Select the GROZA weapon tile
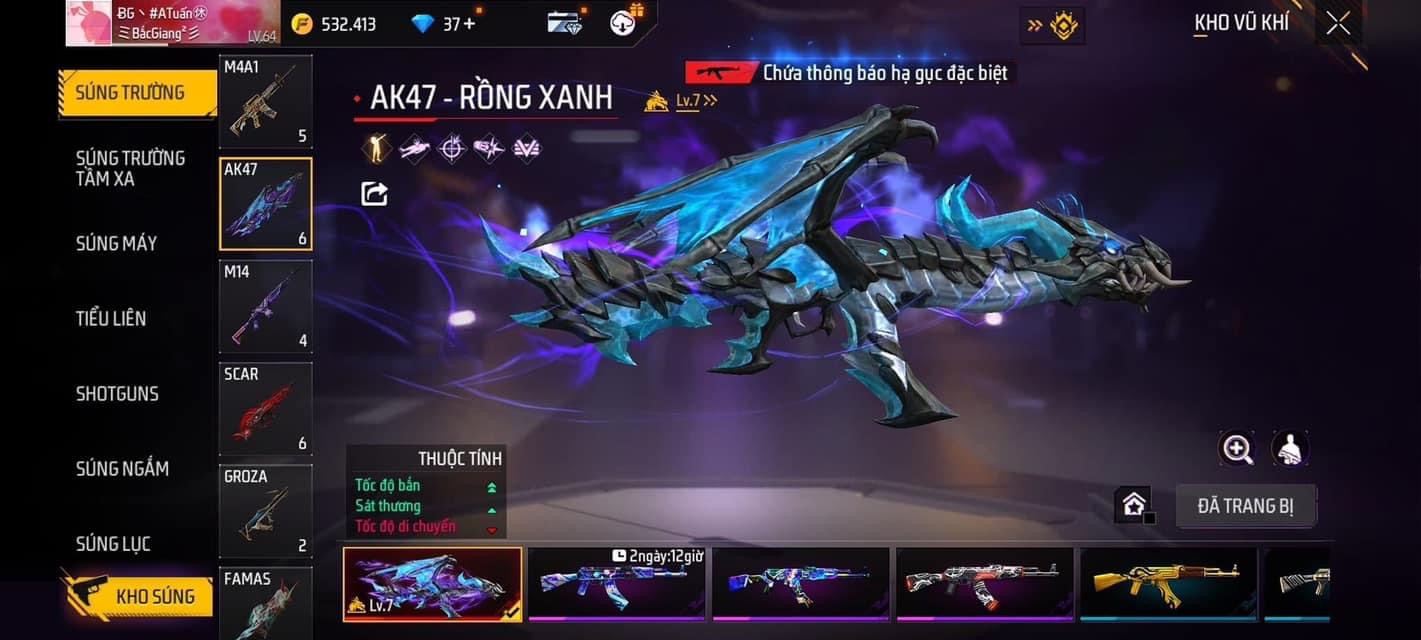This screenshot has height=640, width=1421. (x=265, y=510)
